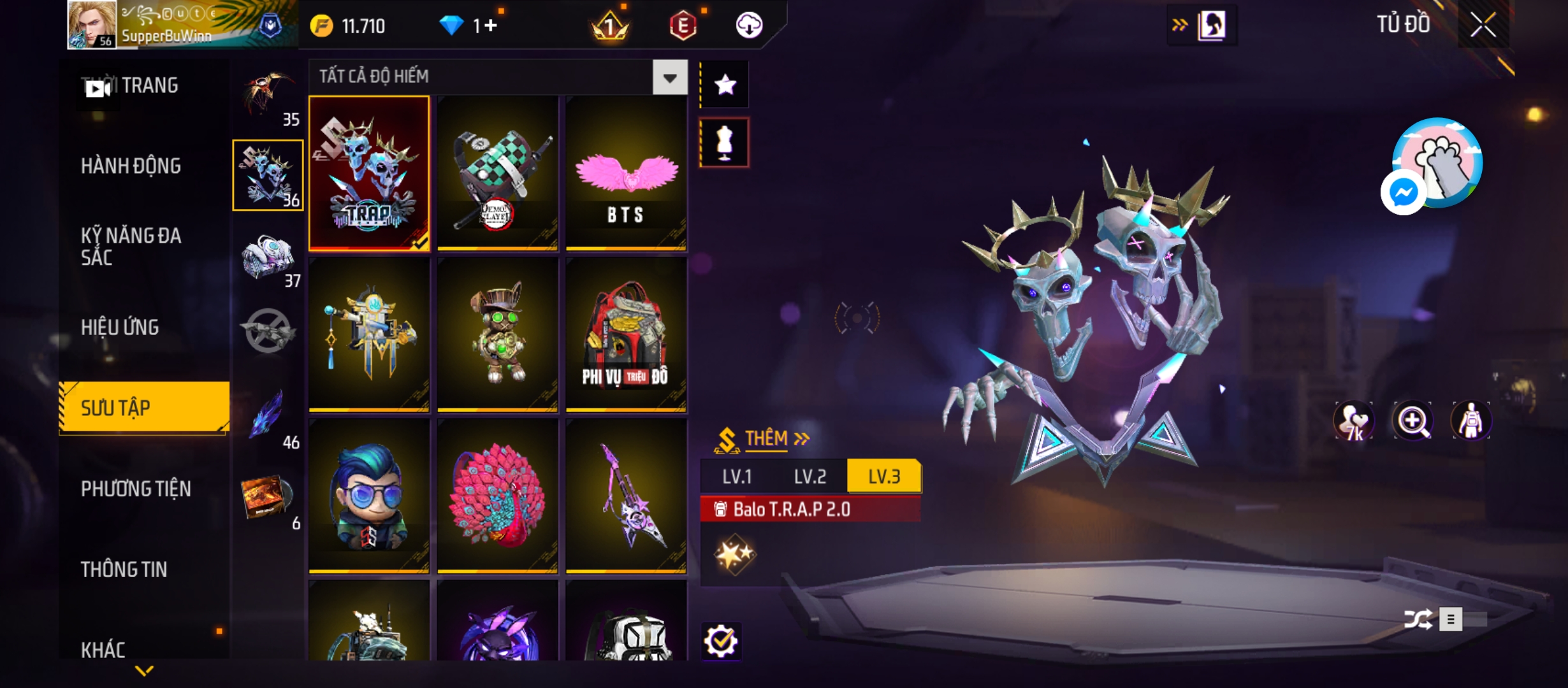Select the BTS pink wings backpack
Screen dimensions: 1568x688
point(626,173)
